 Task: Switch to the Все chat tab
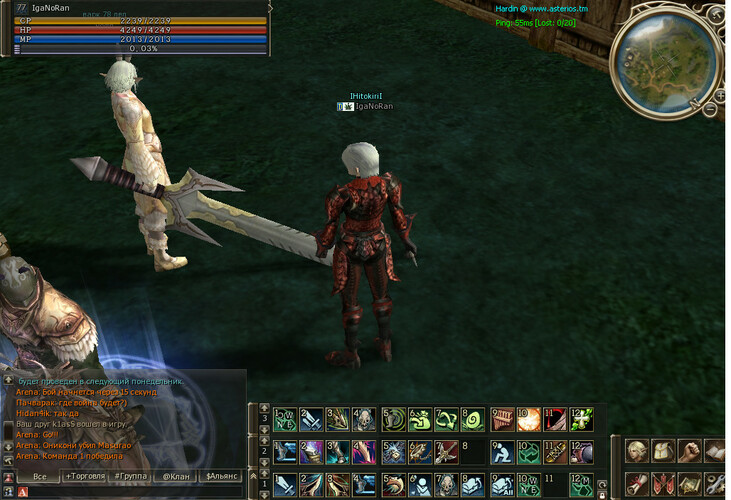(38, 476)
